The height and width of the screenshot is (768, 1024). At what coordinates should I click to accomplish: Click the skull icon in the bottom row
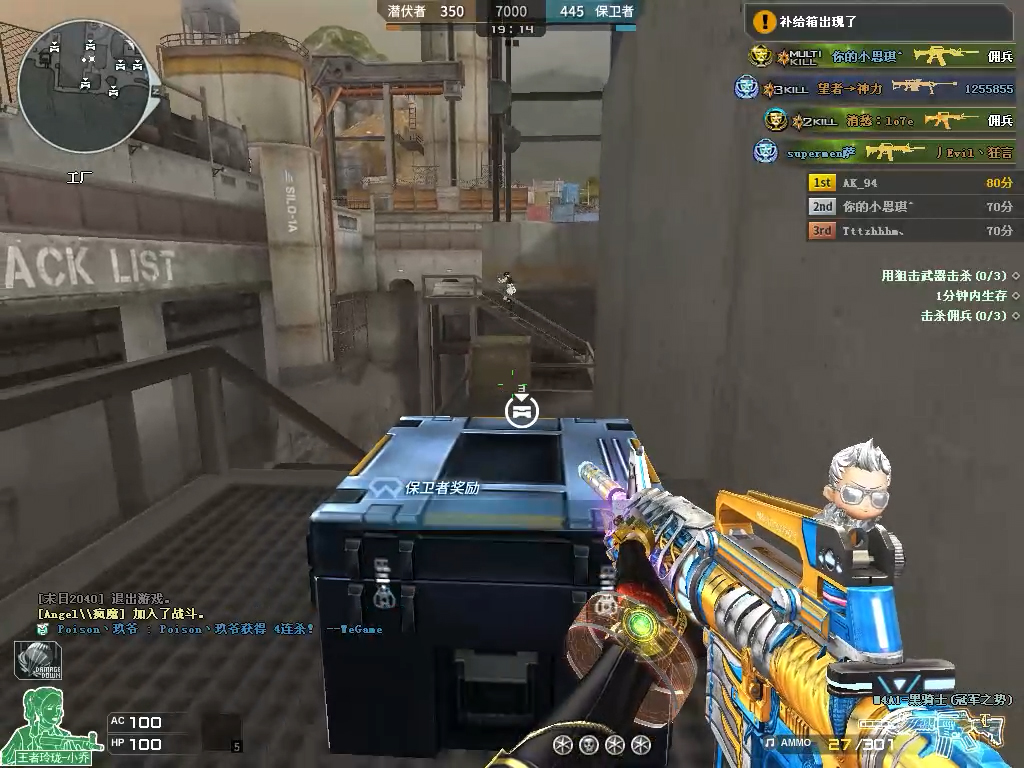tap(589, 745)
